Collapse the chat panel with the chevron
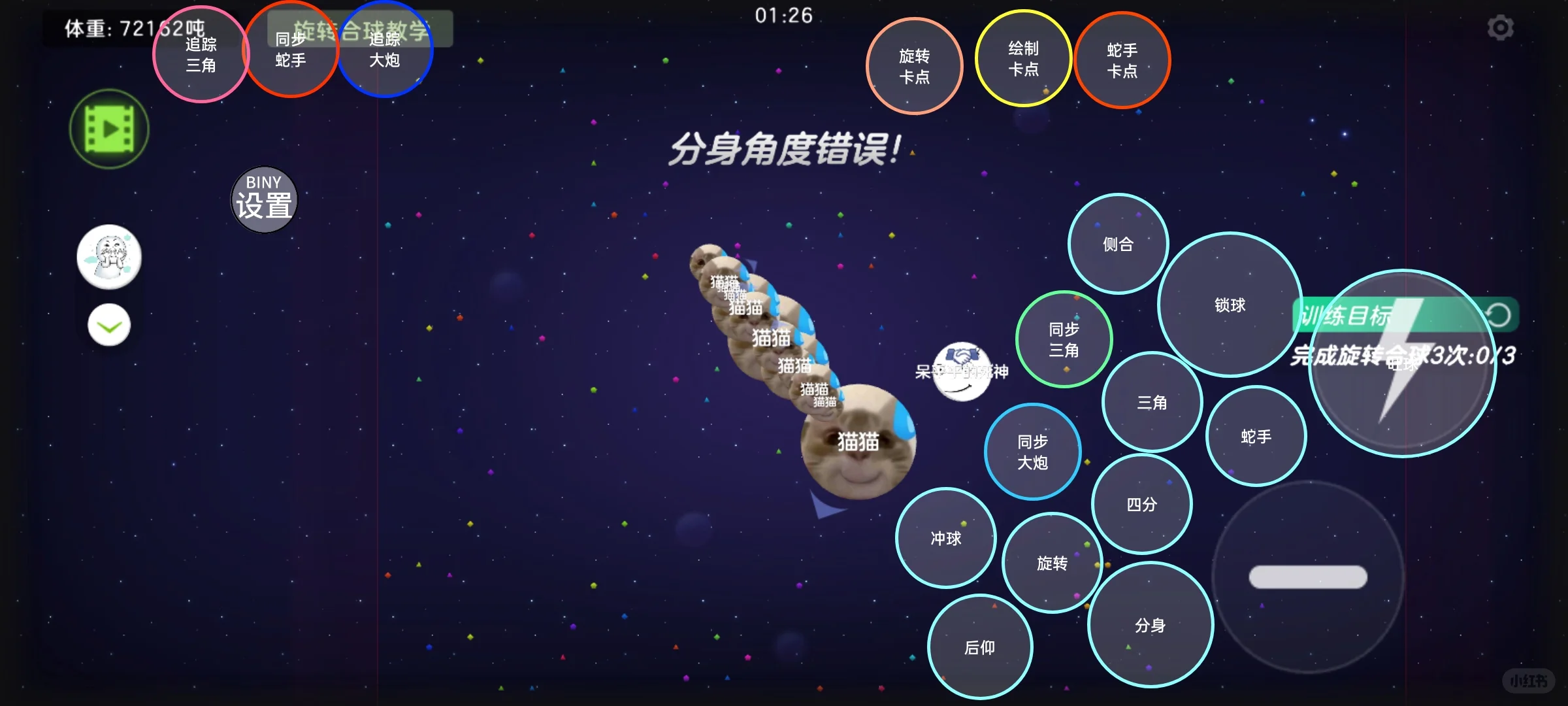Viewport: 1568px width, 706px height. [x=108, y=324]
